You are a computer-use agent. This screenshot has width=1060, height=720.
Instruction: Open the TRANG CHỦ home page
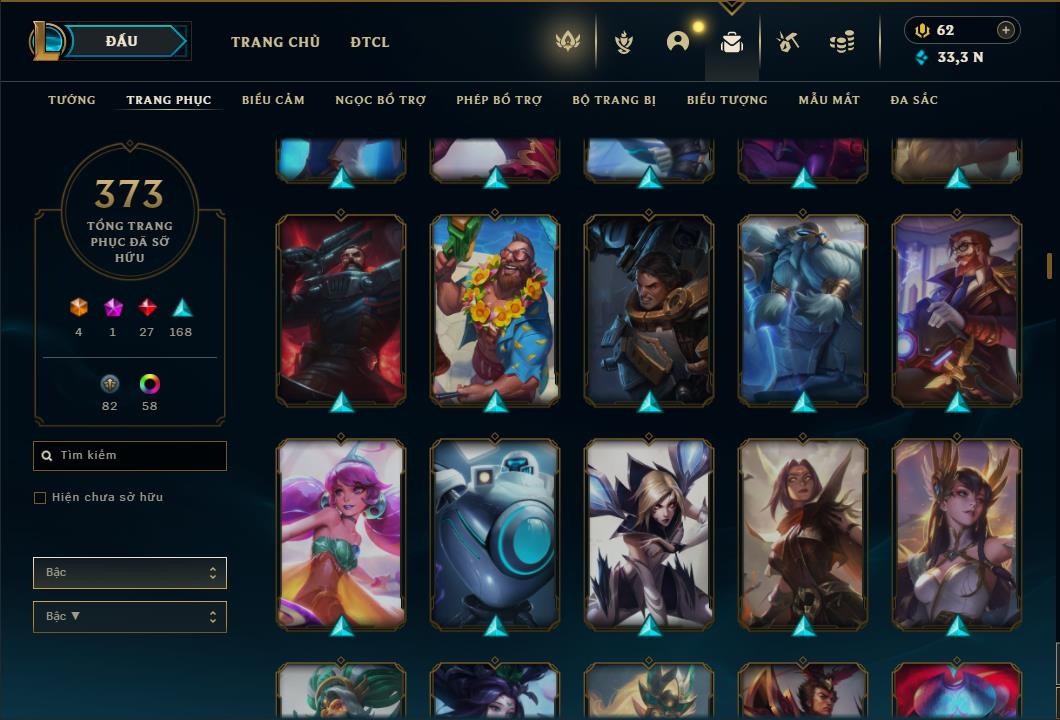pyautogui.click(x=275, y=42)
